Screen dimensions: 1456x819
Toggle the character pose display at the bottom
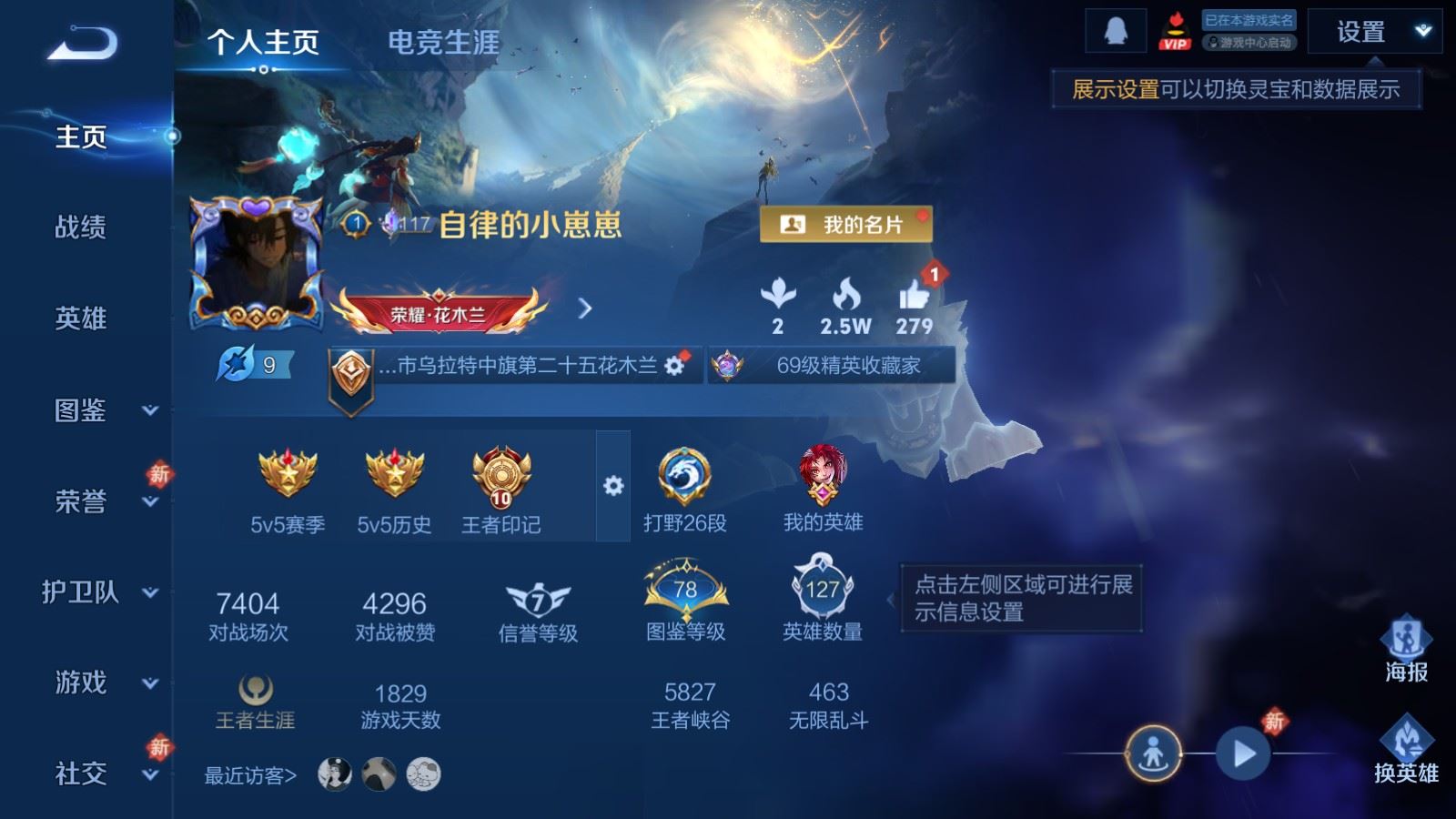coord(1152,753)
